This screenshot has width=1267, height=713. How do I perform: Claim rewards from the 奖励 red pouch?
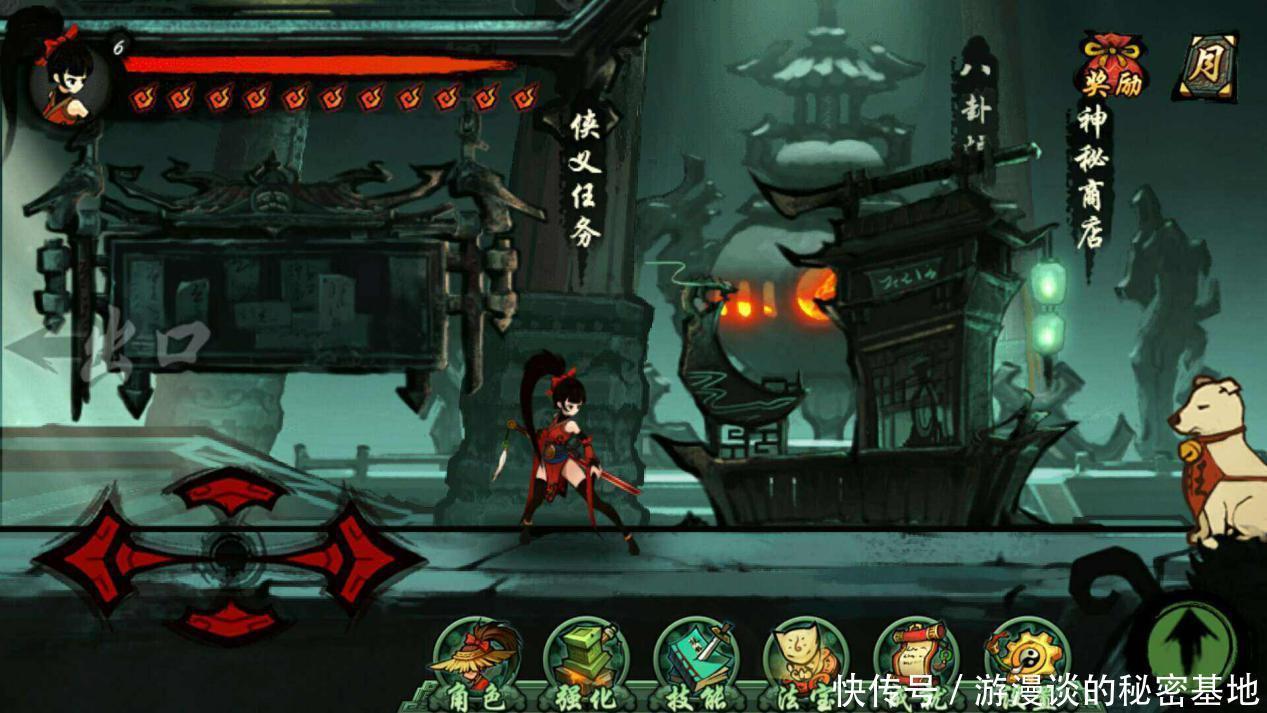(1111, 65)
